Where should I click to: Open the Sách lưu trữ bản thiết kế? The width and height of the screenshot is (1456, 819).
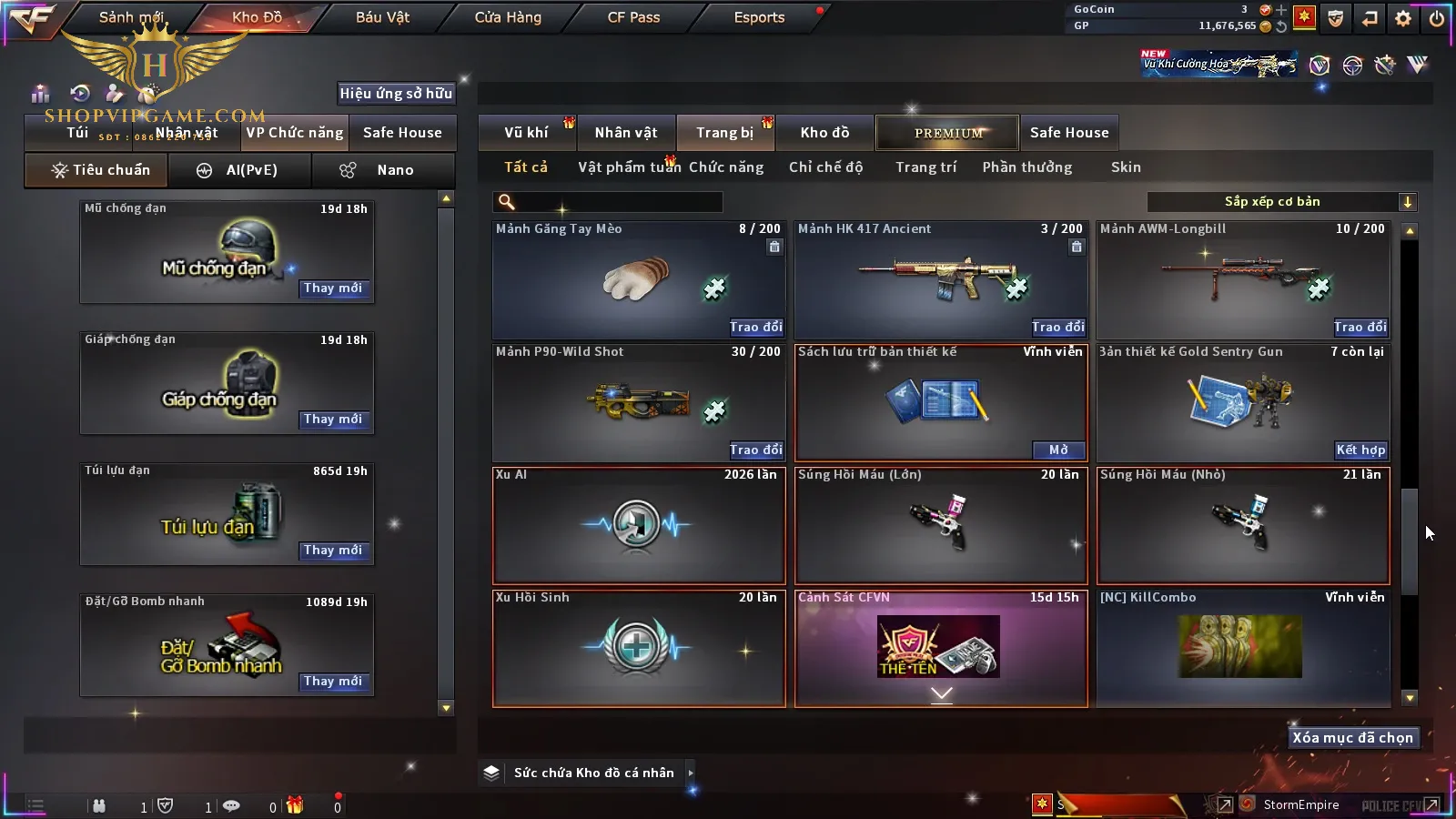(1058, 450)
